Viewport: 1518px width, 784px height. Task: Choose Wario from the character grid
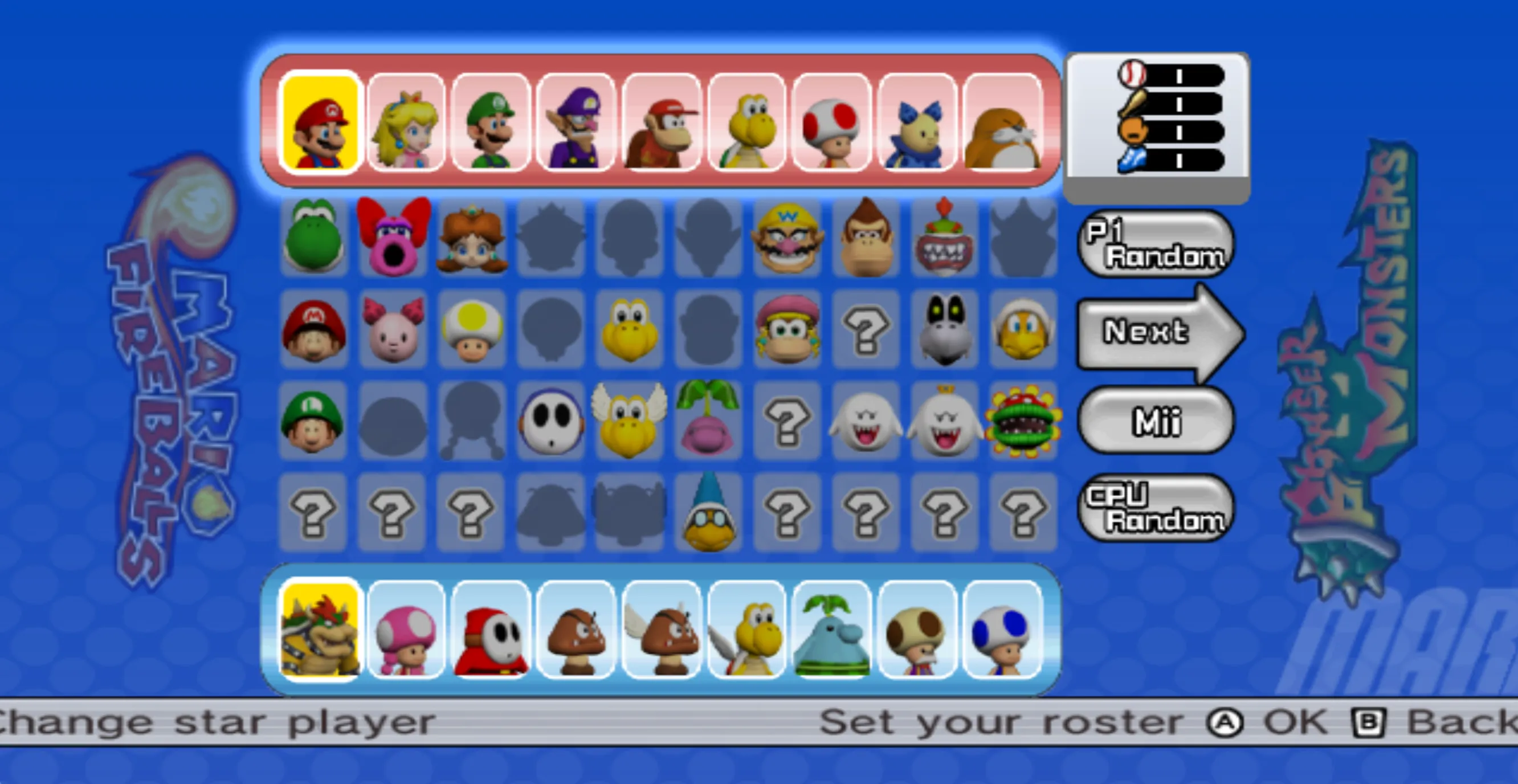point(787,238)
